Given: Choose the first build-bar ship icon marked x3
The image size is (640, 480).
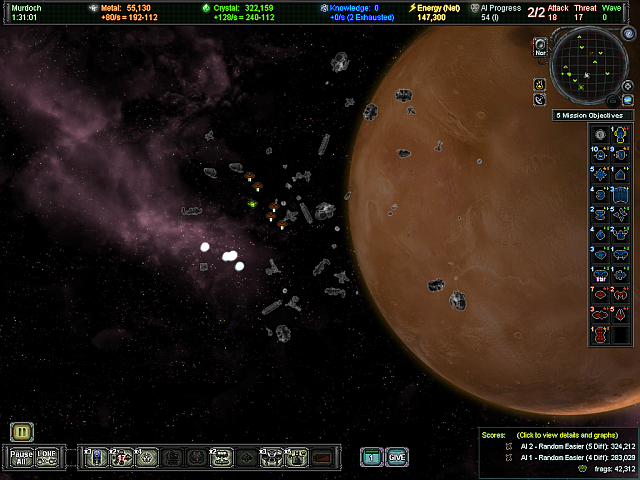Looking at the screenshot, I should (96, 458).
